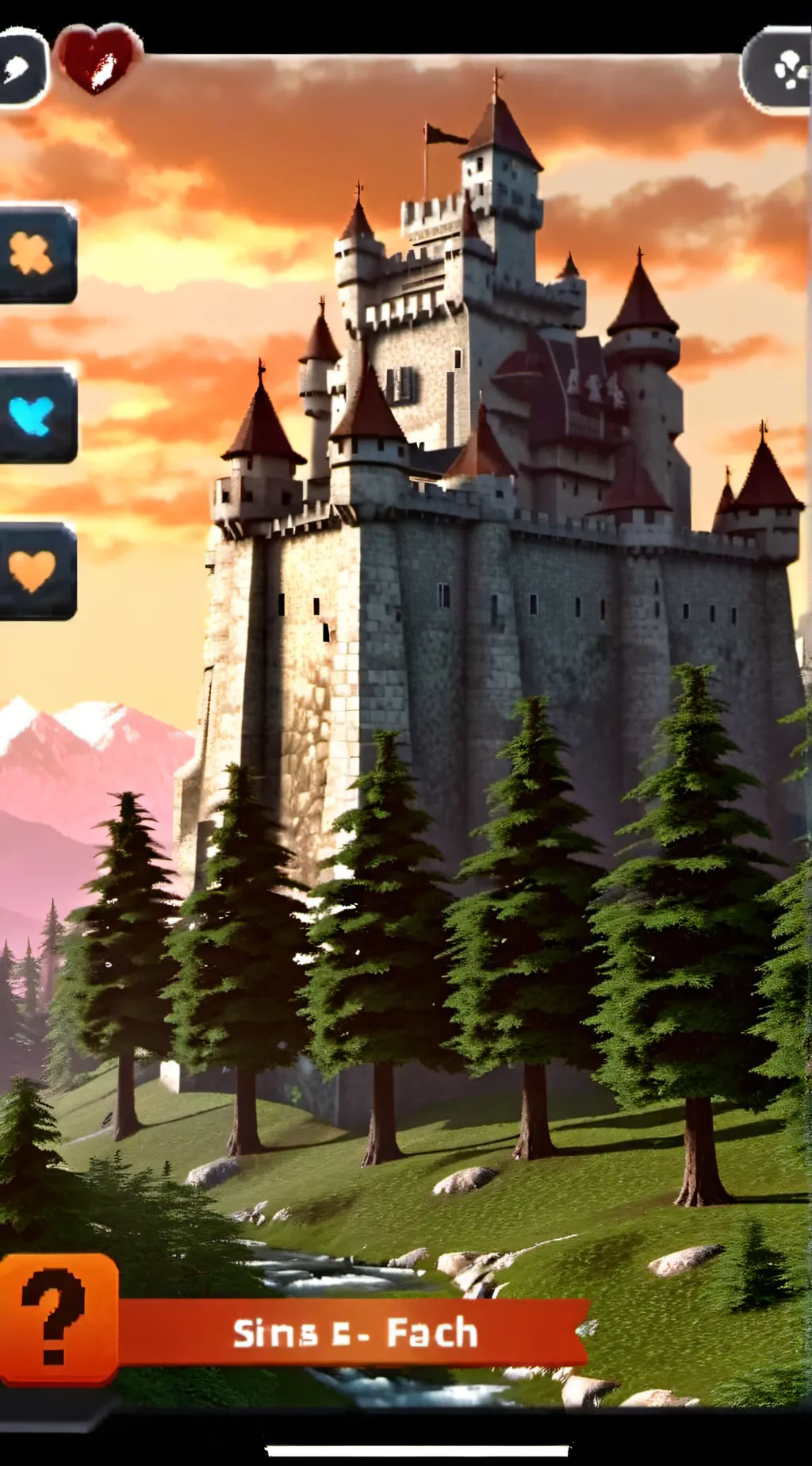
Task: Choose the orange heart button
Action: click(x=33, y=570)
